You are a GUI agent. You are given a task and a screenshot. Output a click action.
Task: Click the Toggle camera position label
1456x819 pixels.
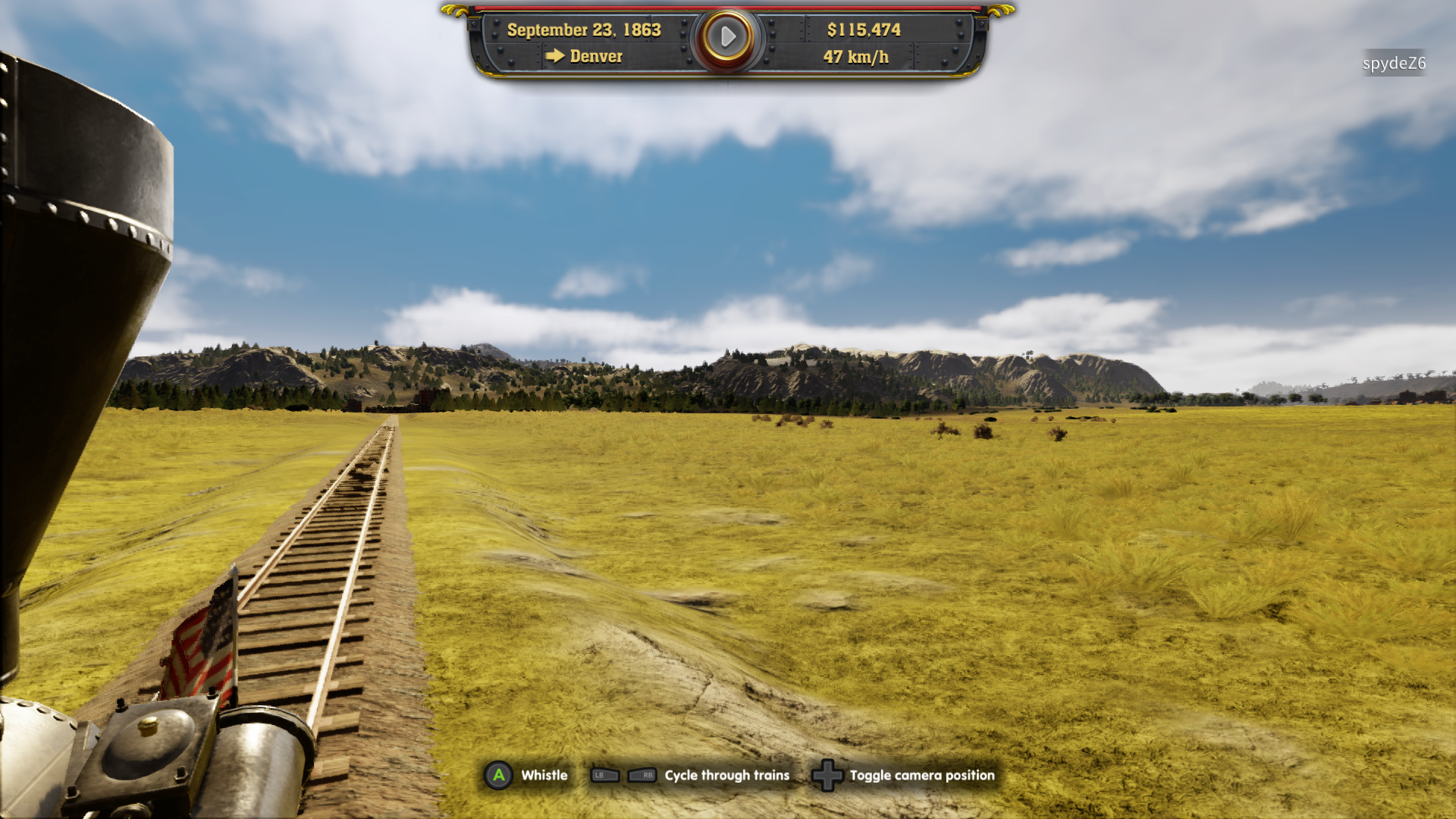coord(921,776)
